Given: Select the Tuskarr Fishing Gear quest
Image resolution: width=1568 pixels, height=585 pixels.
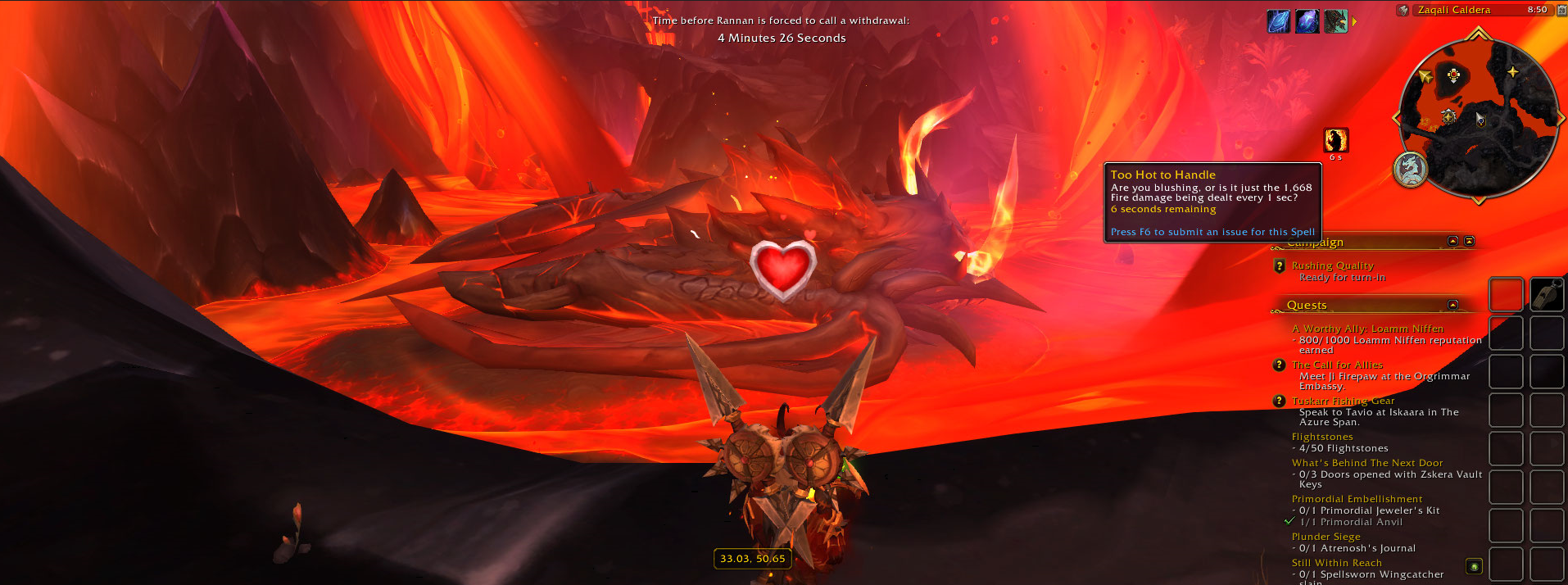Looking at the screenshot, I should pyautogui.click(x=1343, y=401).
